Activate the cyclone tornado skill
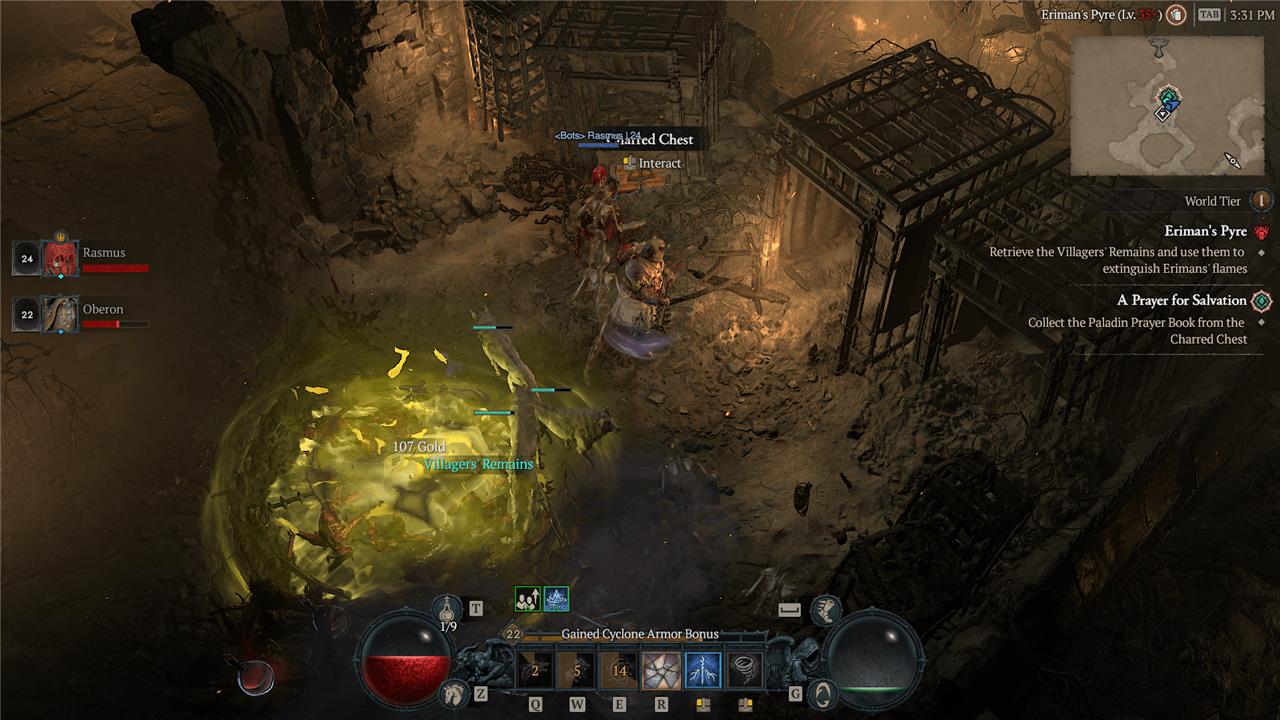 tap(745, 671)
